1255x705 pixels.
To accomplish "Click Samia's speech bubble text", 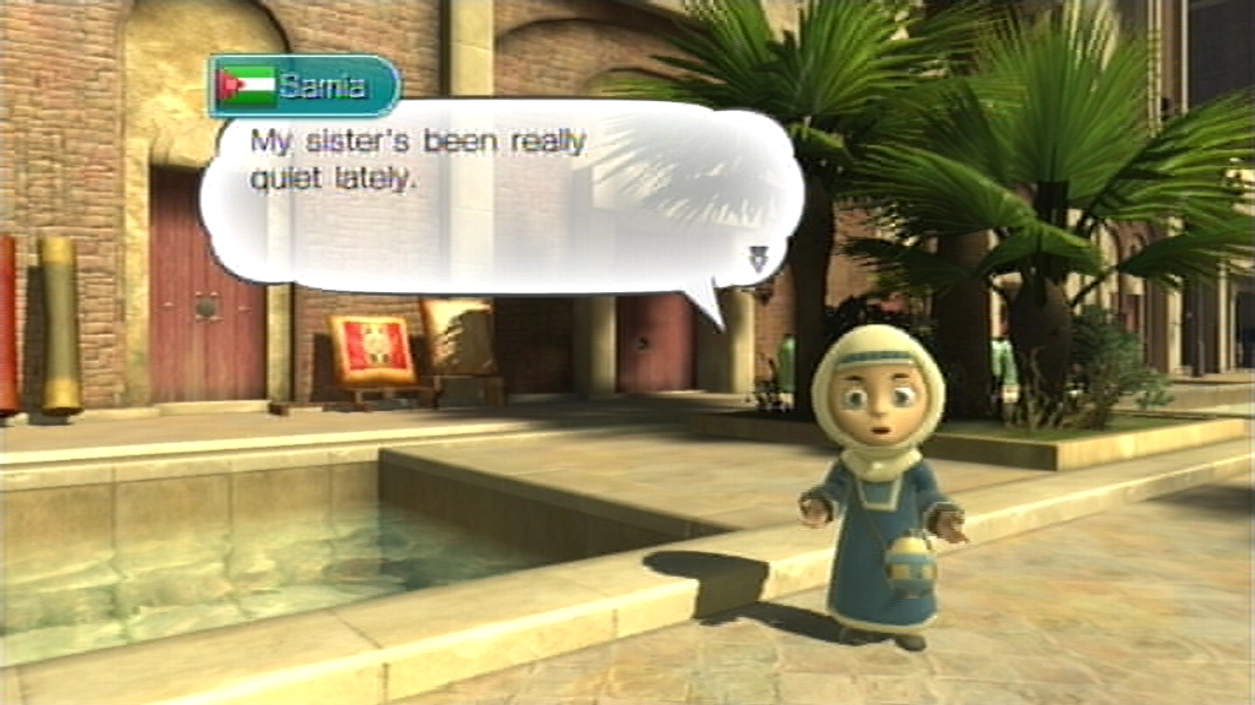I will click(x=417, y=160).
